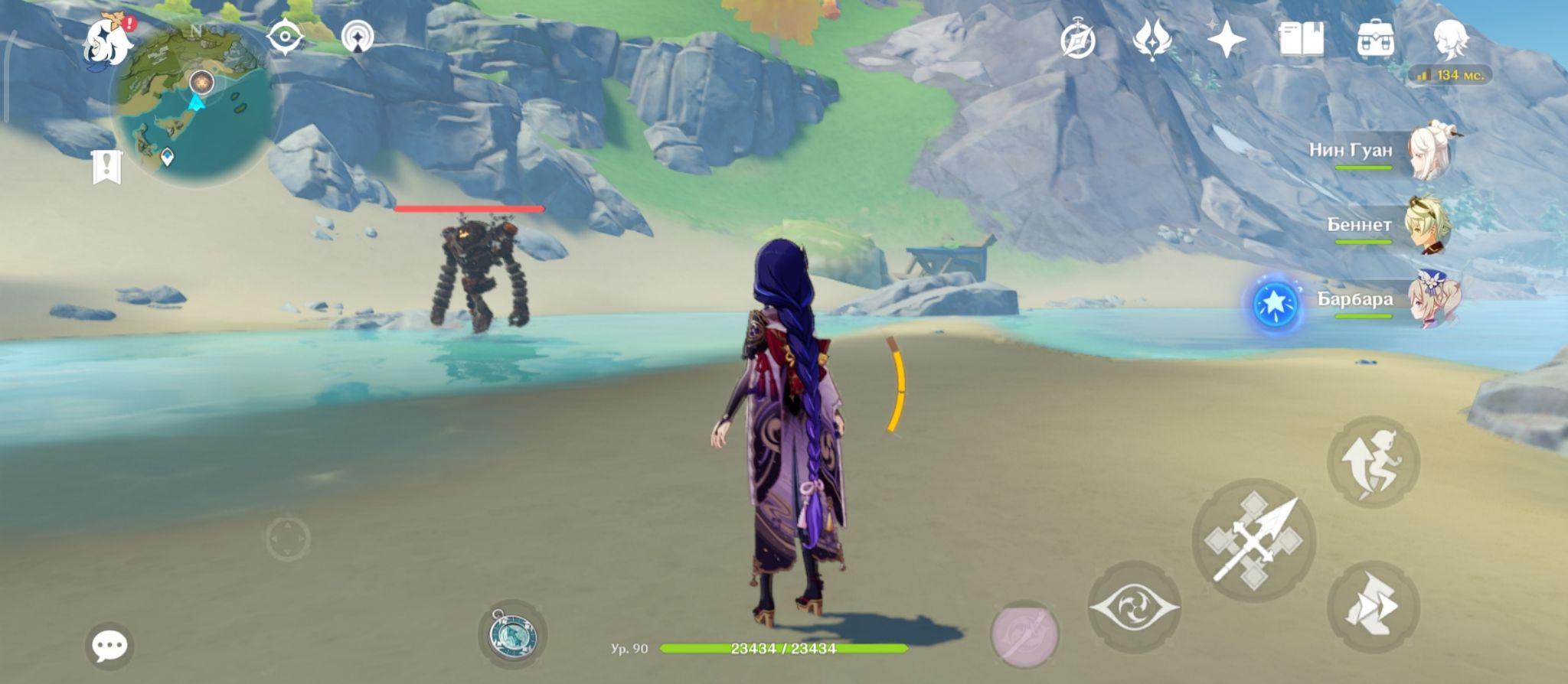Open the chat speech bubble
The width and height of the screenshot is (1568, 684).
coord(109,647)
